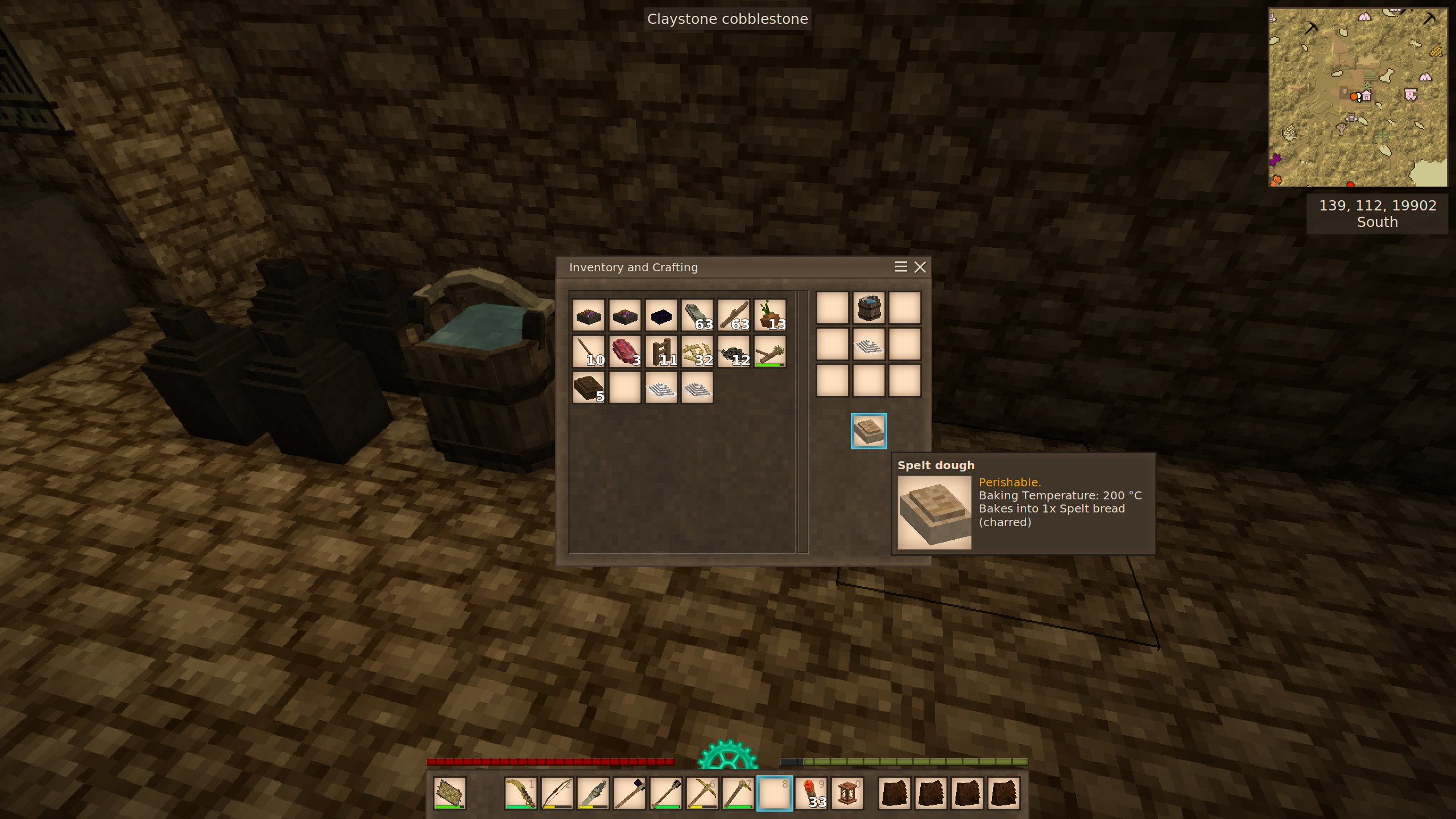
Task: Take the Spelt dough from output slot
Action: 868,431
